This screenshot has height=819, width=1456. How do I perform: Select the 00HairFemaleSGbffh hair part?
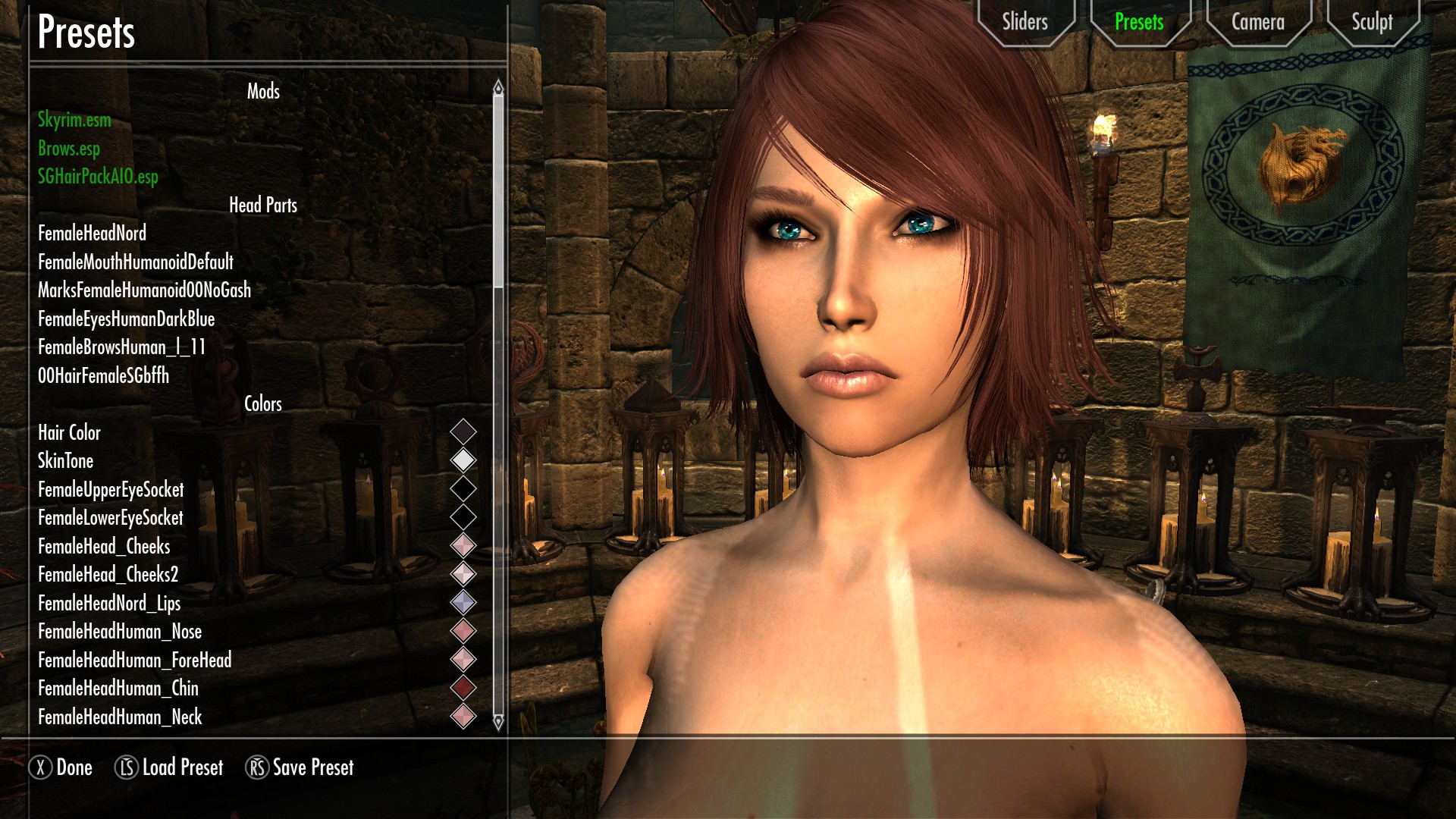pyautogui.click(x=103, y=376)
